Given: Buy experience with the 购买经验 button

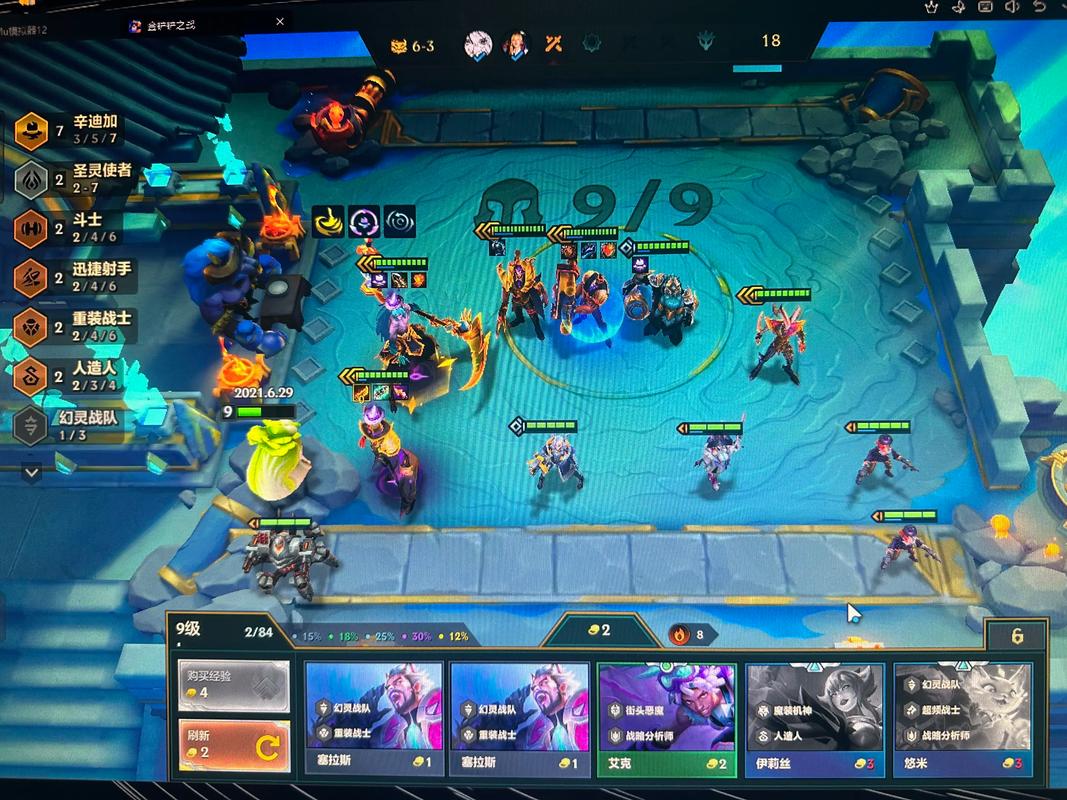Looking at the screenshot, I should click(234, 684).
